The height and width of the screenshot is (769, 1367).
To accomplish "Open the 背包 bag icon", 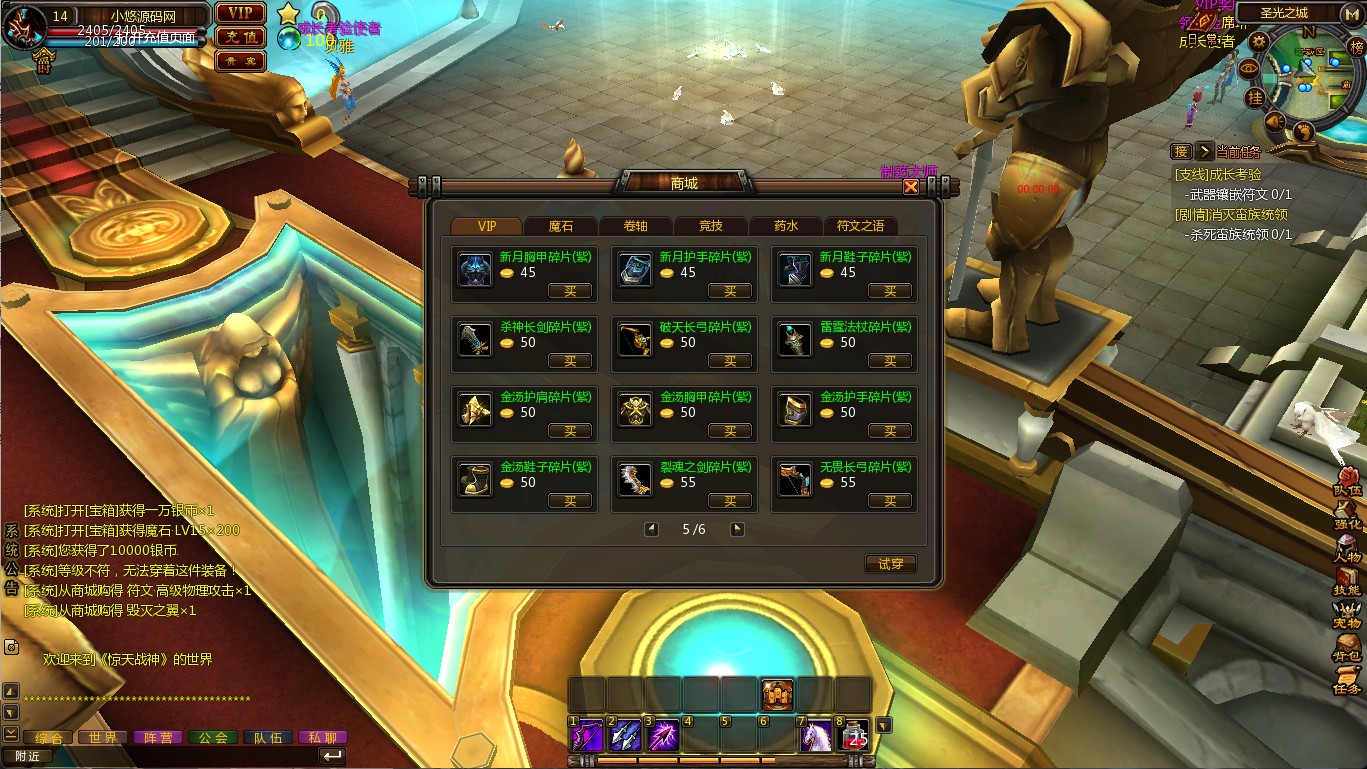I will [1347, 648].
